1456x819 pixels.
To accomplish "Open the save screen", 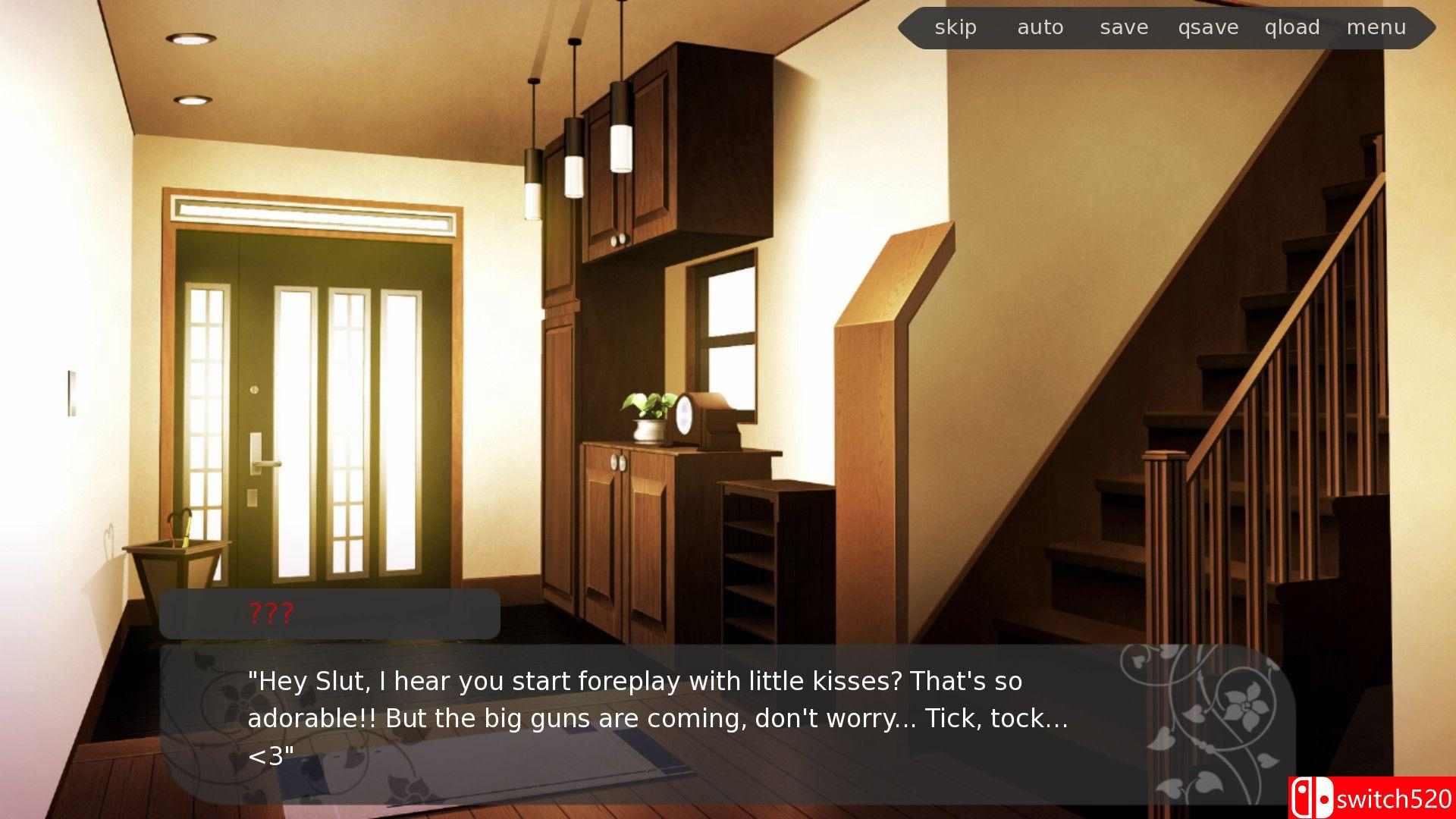I will point(1123,27).
